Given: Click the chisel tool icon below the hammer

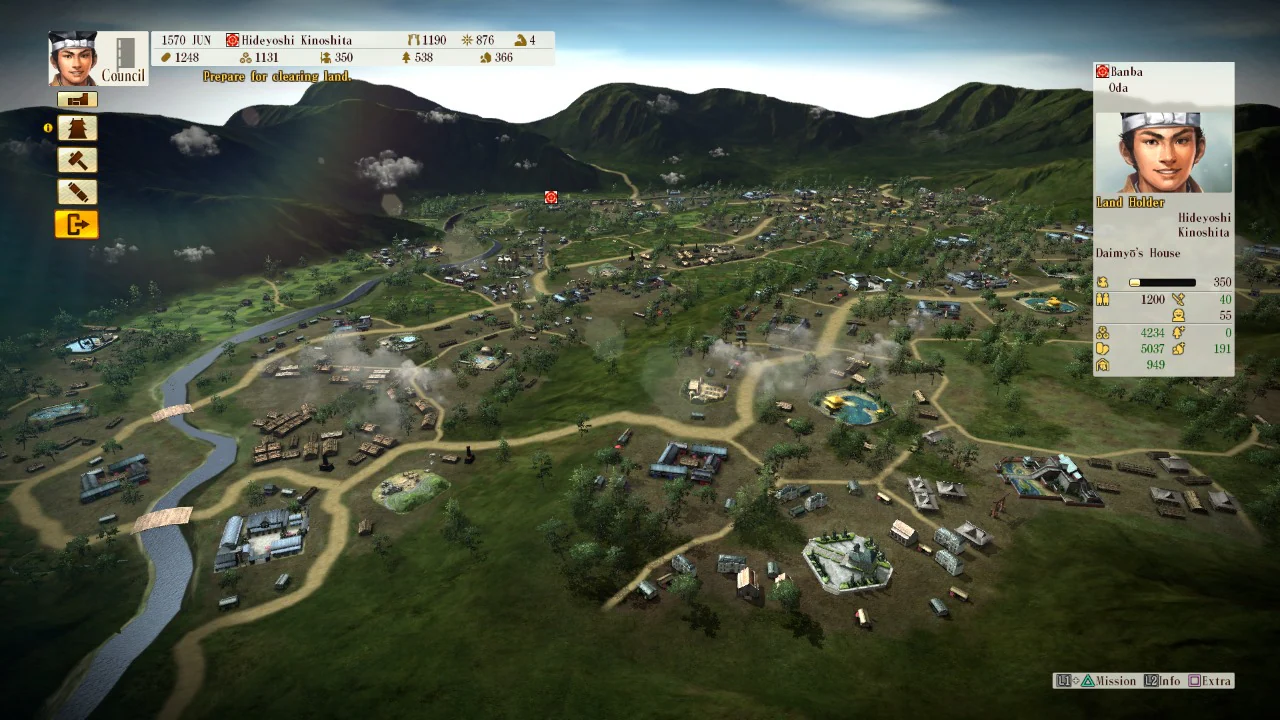Looking at the screenshot, I should 77,191.
